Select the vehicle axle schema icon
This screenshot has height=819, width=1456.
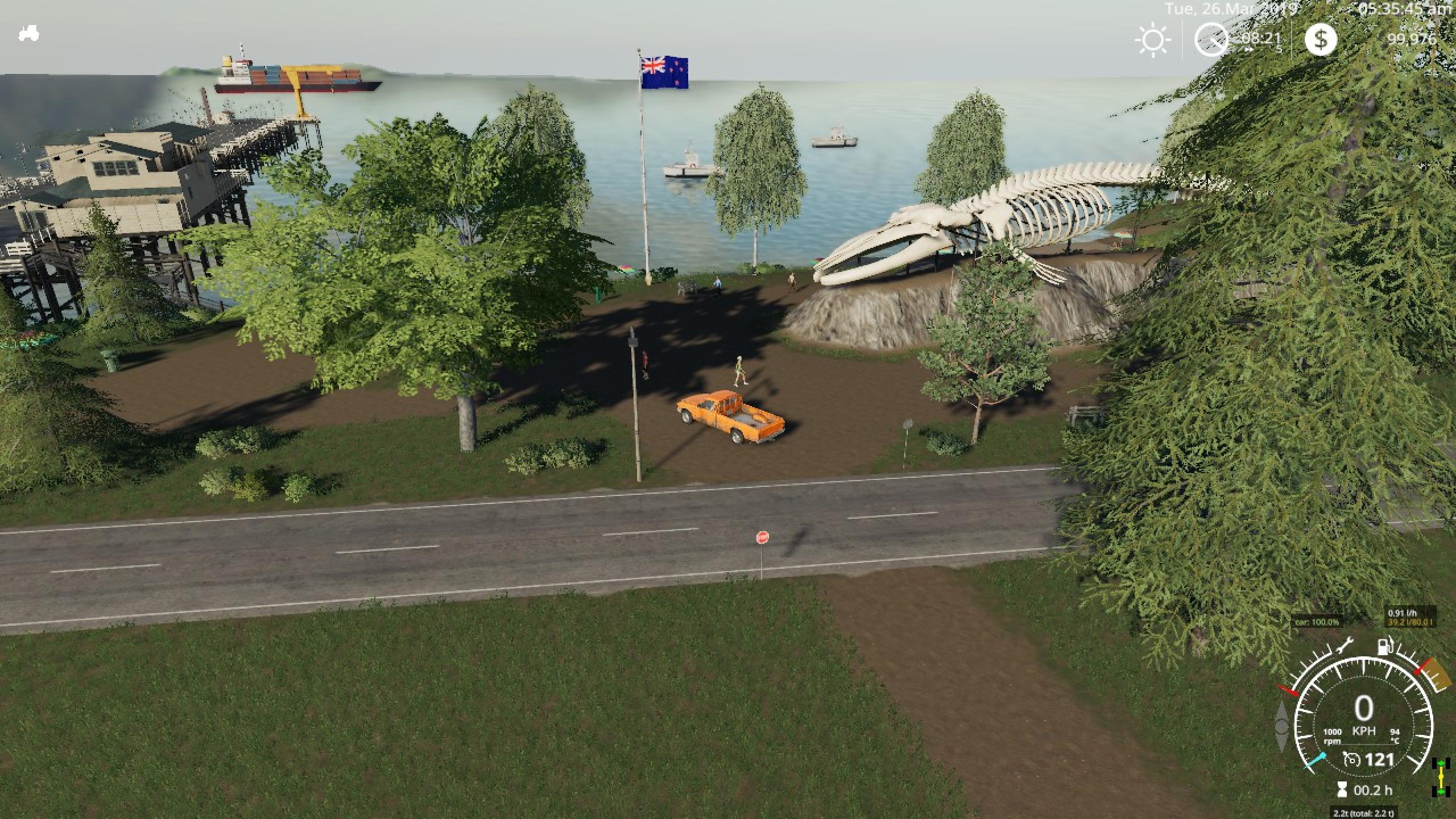[1438, 776]
